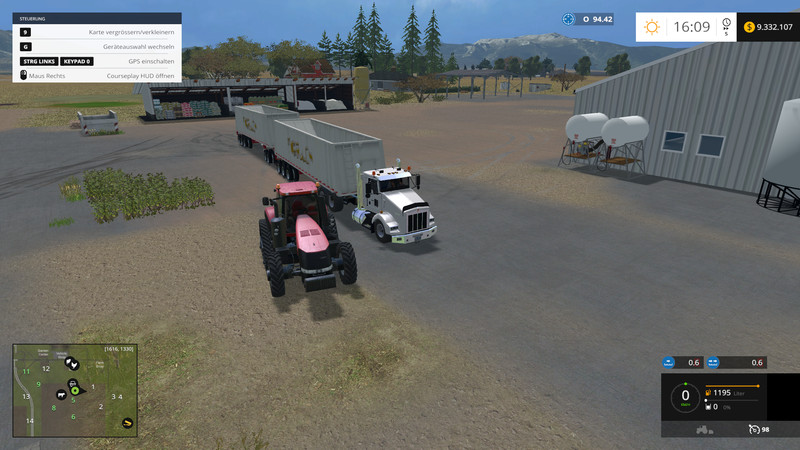The width and height of the screenshot is (800, 450).
Task: Click the sunny weather forecast icon
Action: click(x=652, y=27)
